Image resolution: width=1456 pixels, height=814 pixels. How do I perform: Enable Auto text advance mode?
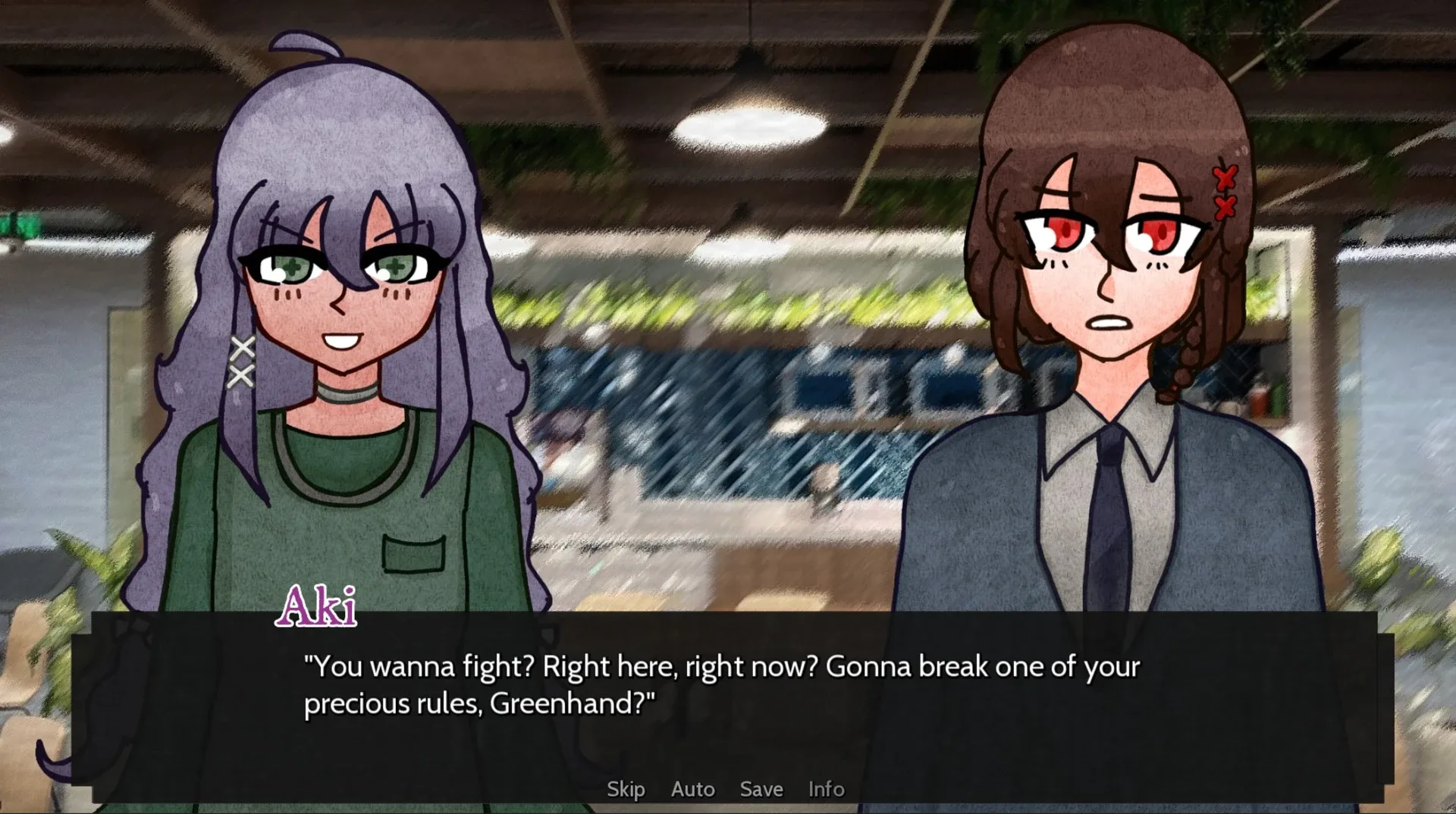[x=692, y=789]
